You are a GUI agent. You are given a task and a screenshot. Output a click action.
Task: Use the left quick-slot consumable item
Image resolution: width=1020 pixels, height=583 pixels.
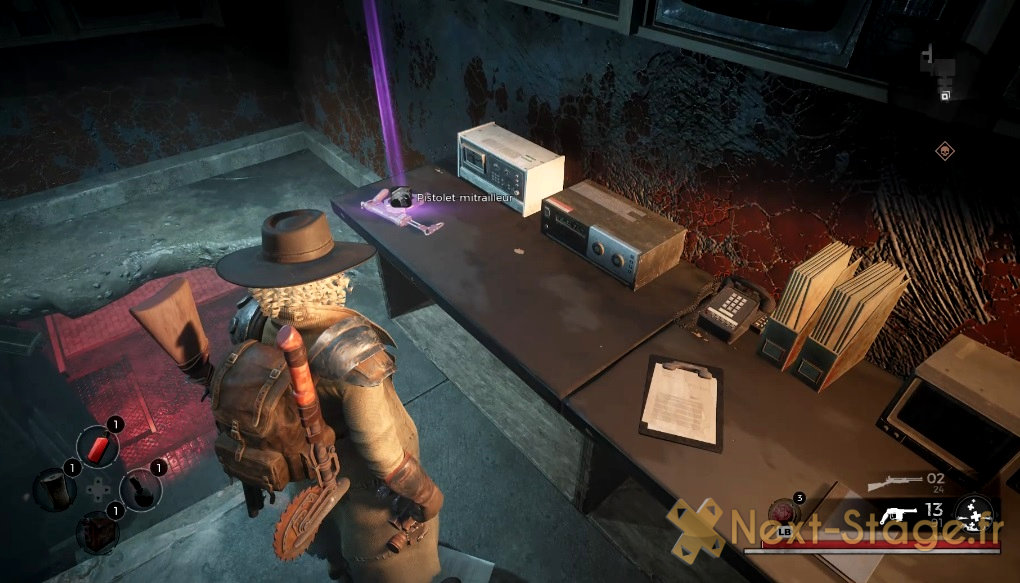pyautogui.click(x=53, y=488)
